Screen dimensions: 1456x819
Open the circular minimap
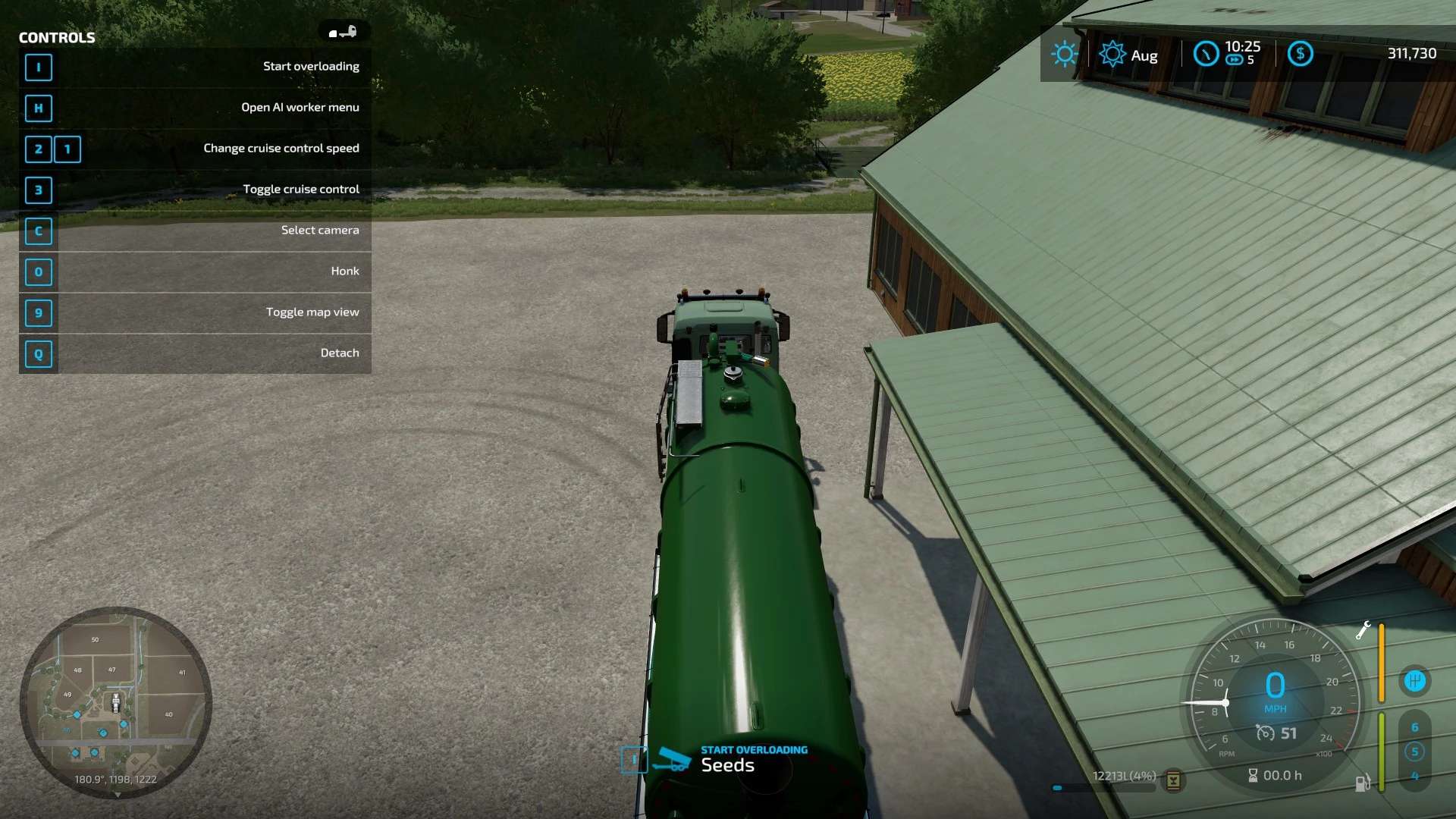(115, 702)
